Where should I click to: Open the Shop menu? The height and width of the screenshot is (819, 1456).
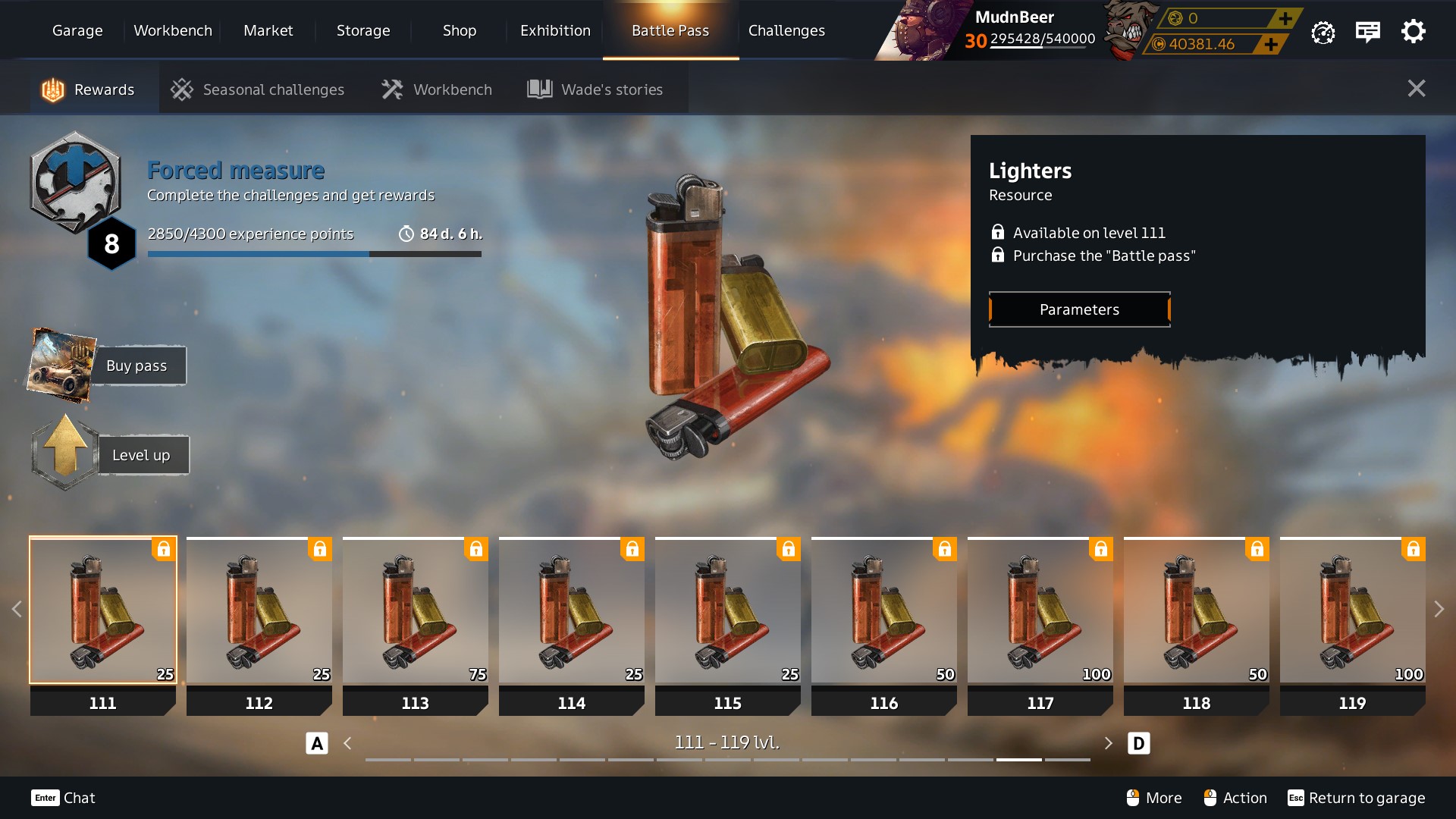tap(459, 30)
